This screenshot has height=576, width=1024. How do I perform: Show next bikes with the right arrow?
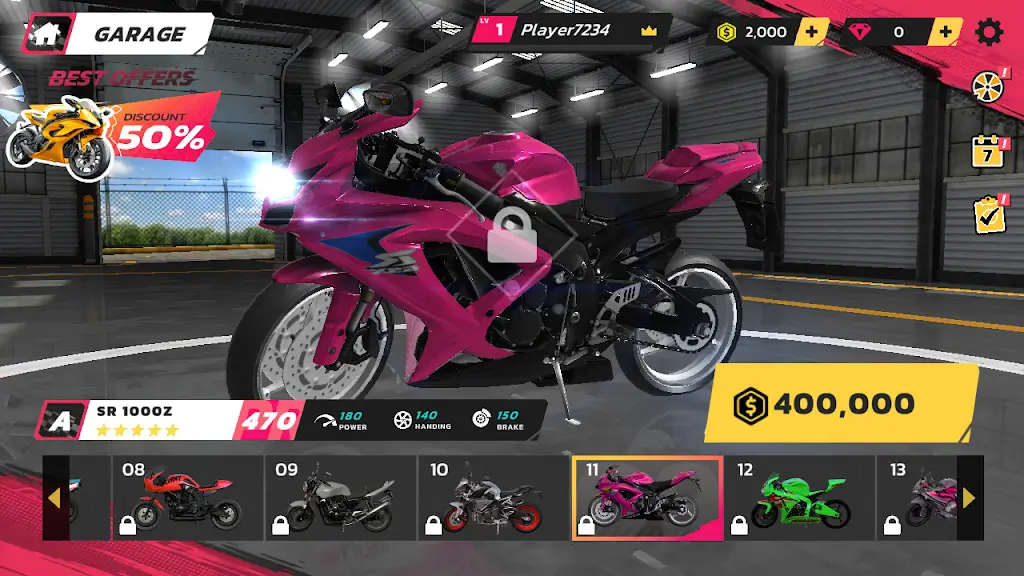click(x=969, y=498)
